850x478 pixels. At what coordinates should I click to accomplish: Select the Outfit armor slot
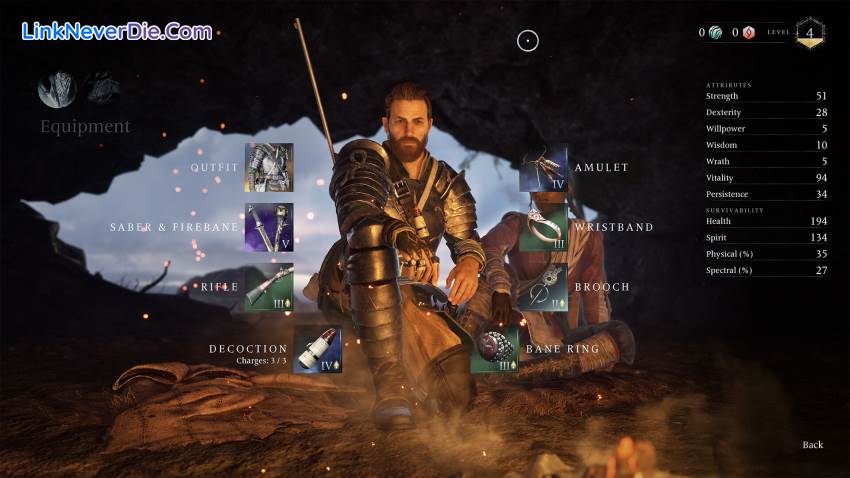(269, 167)
